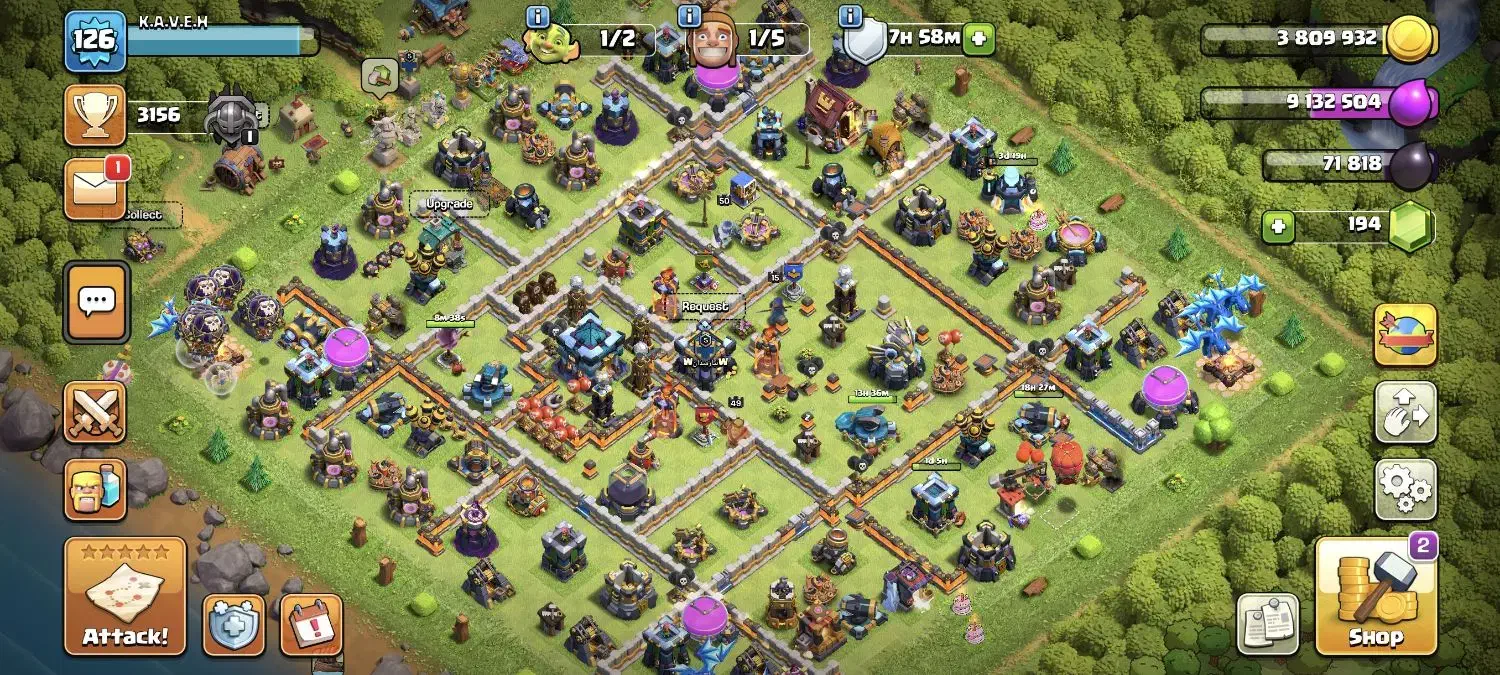1500x675 pixels.
Task: Open the Shop
Action: [1375, 596]
